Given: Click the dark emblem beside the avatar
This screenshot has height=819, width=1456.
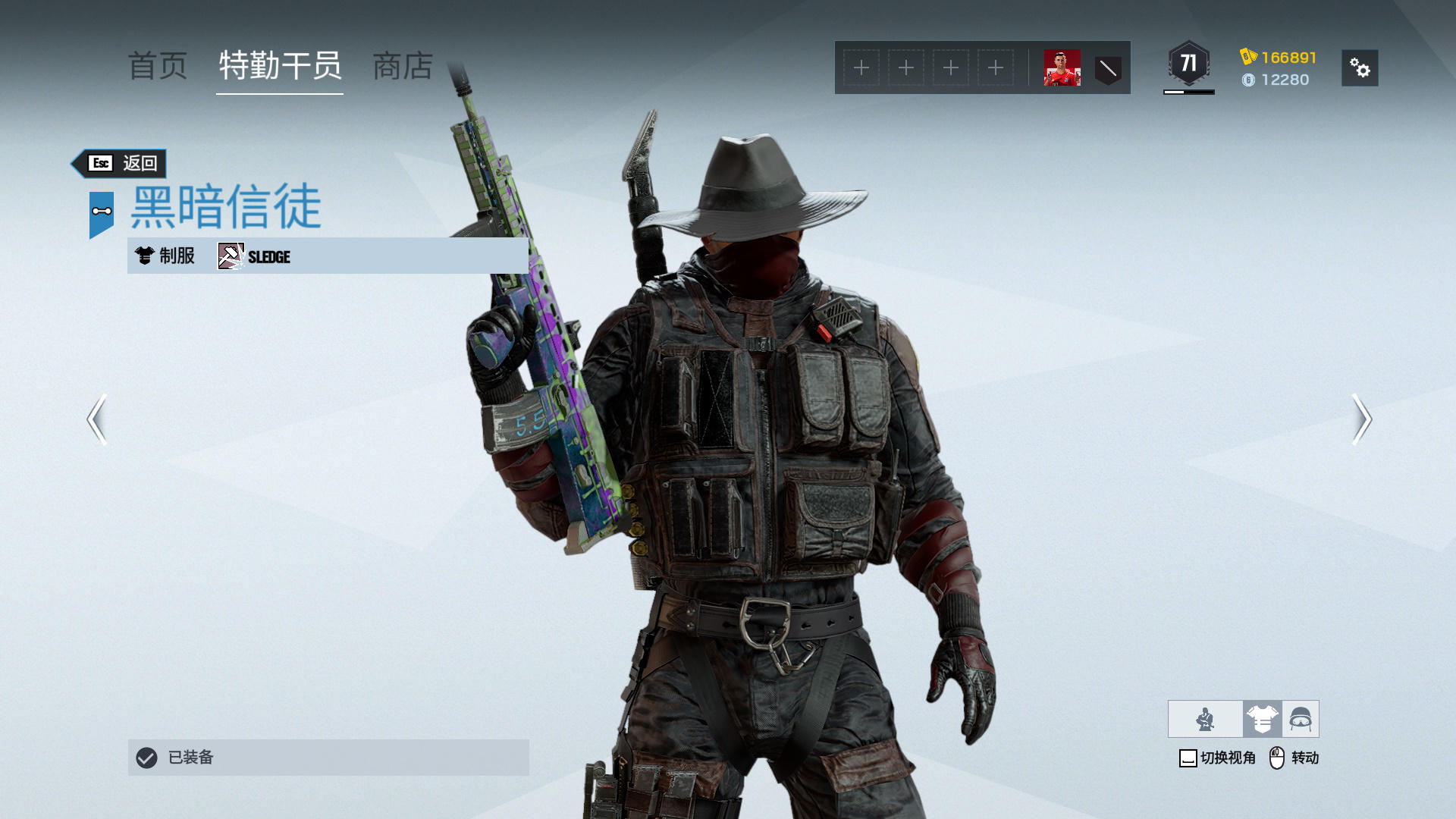Looking at the screenshot, I should pyautogui.click(x=1108, y=69).
